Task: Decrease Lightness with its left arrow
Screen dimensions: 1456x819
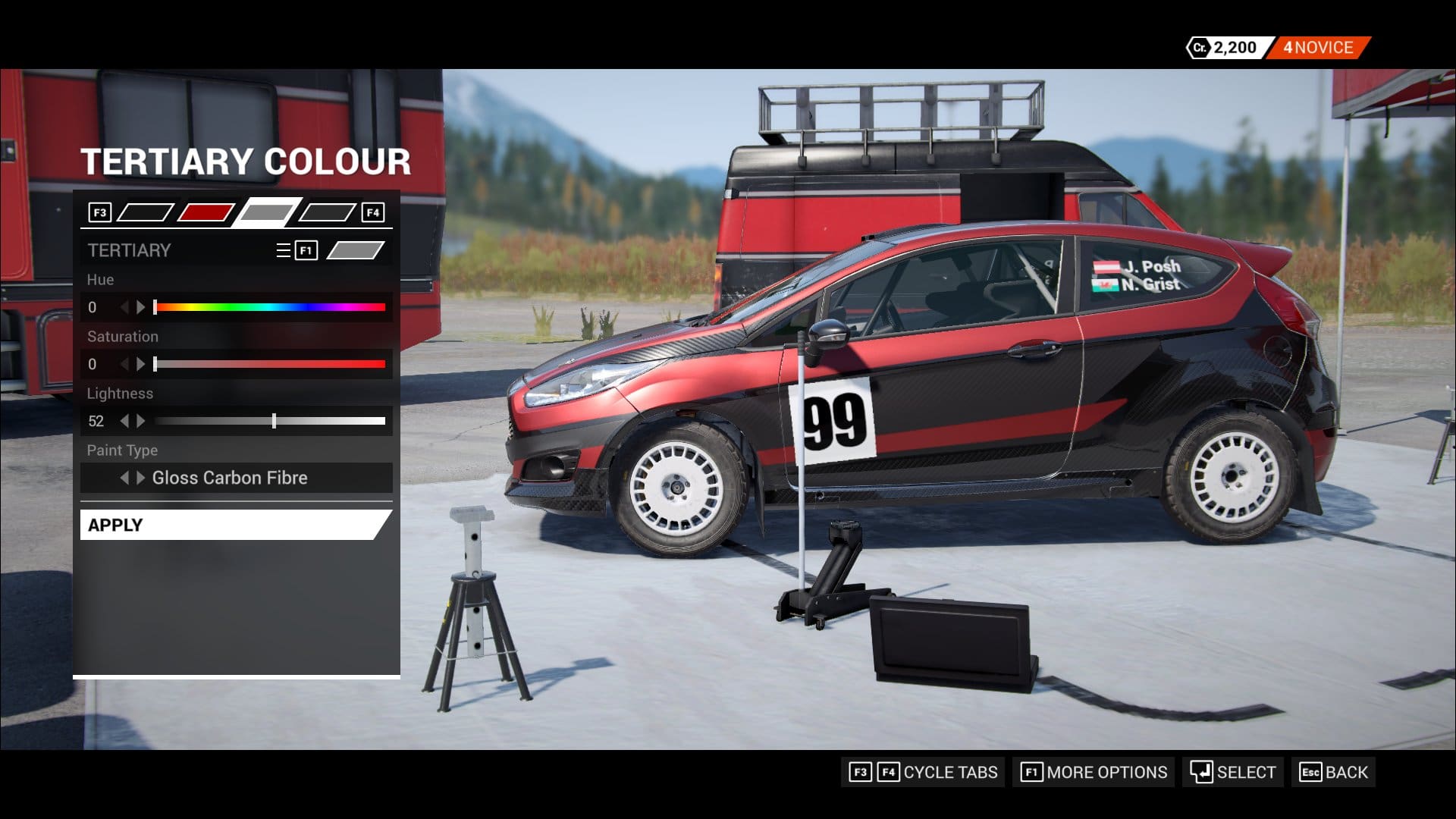Action: tap(124, 421)
